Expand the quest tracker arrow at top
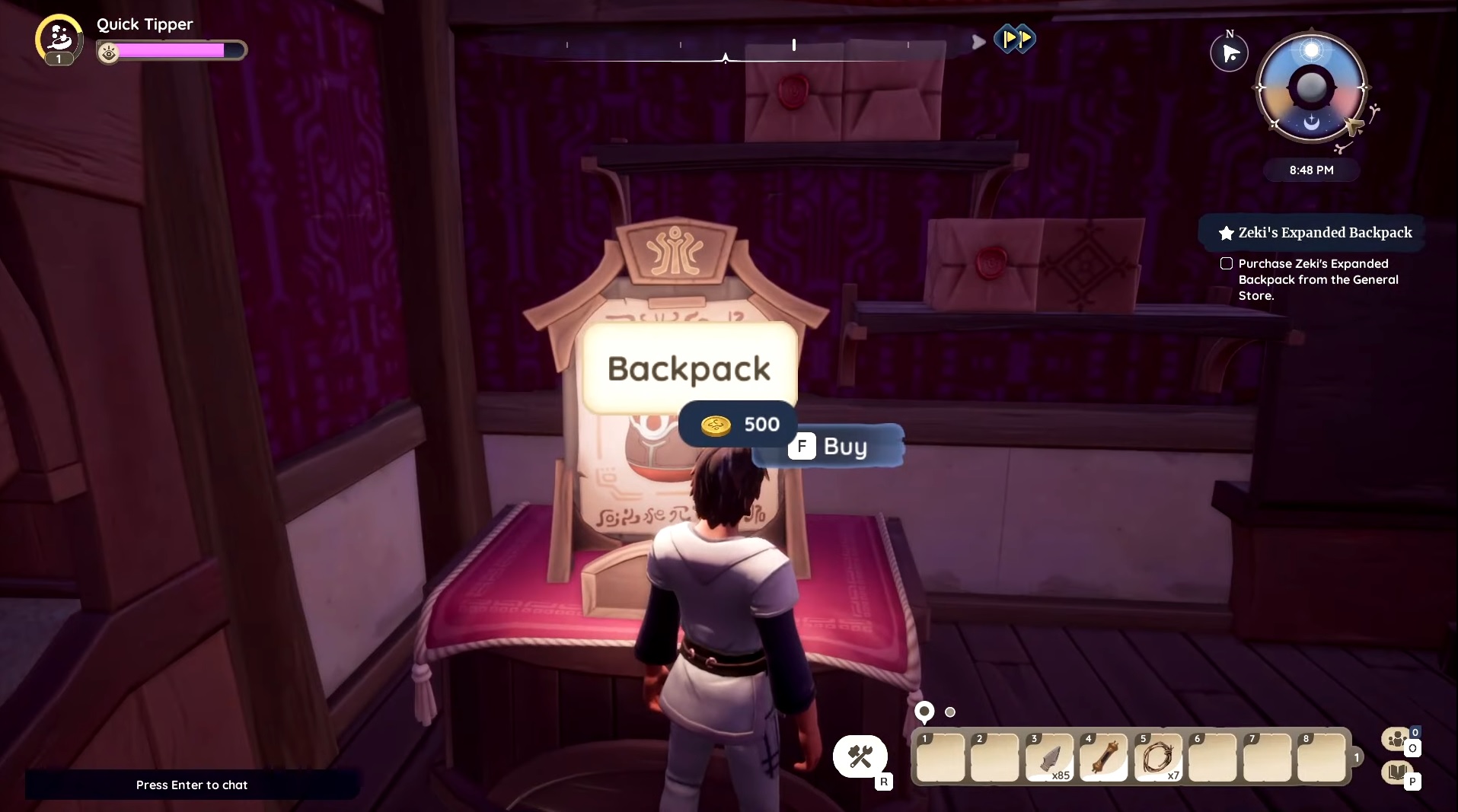 point(978,43)
